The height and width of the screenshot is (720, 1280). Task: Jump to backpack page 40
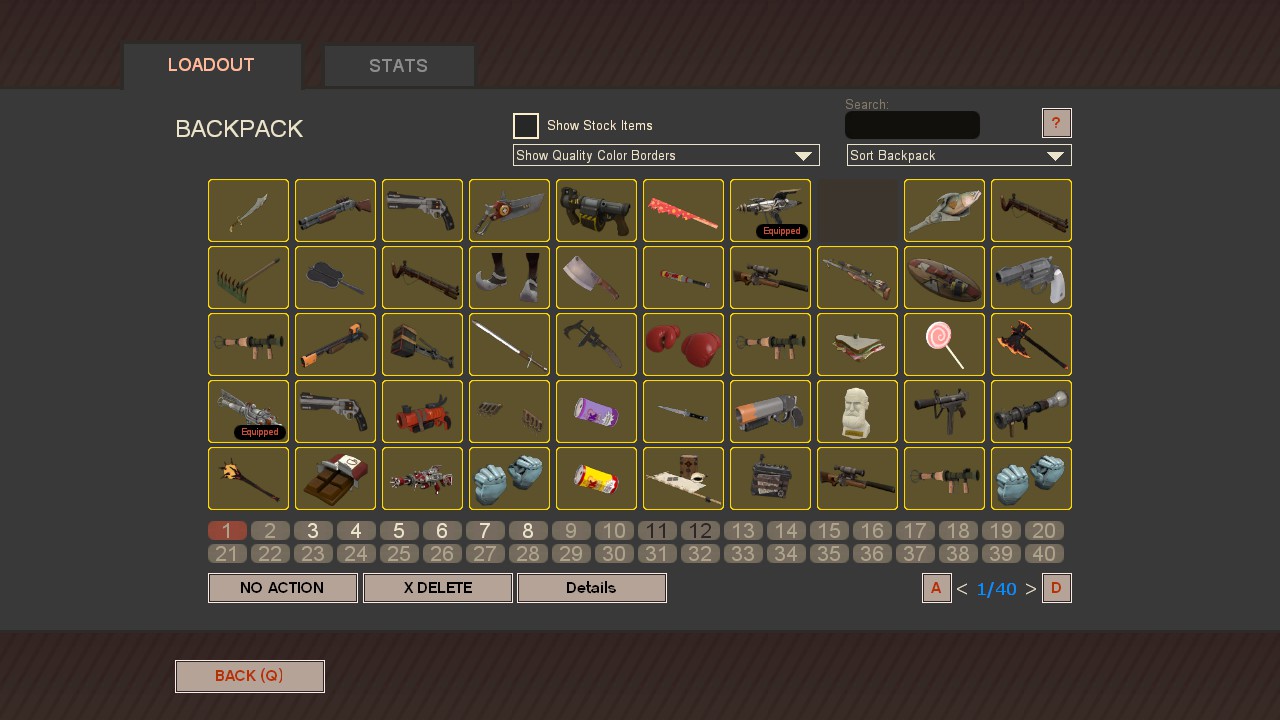tap(1044, 554)
